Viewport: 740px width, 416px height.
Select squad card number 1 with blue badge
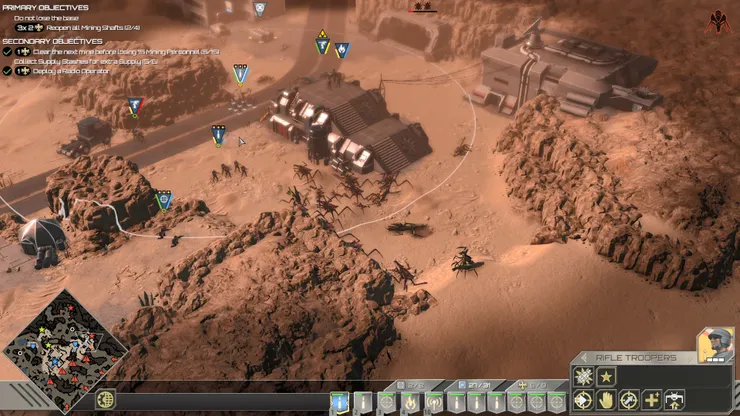pyautogui.click(x=341, y=402)
